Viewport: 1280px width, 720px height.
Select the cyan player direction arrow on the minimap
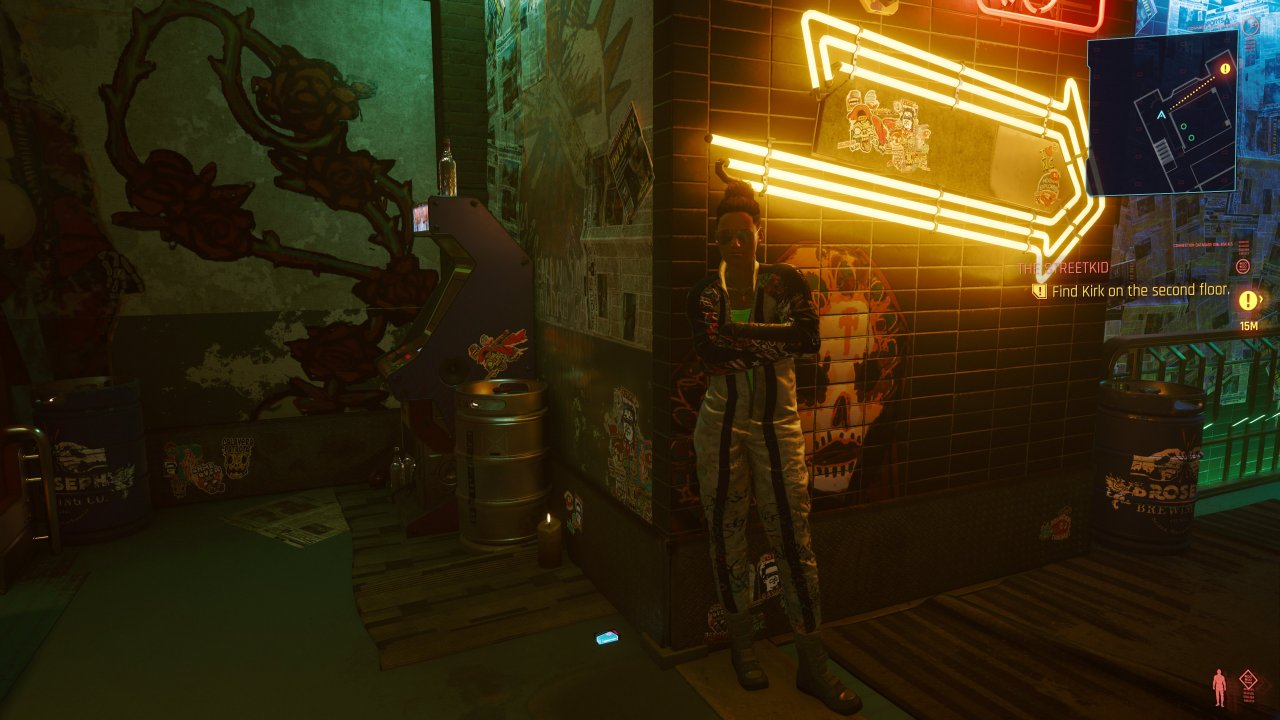(x=1160, y=114)
